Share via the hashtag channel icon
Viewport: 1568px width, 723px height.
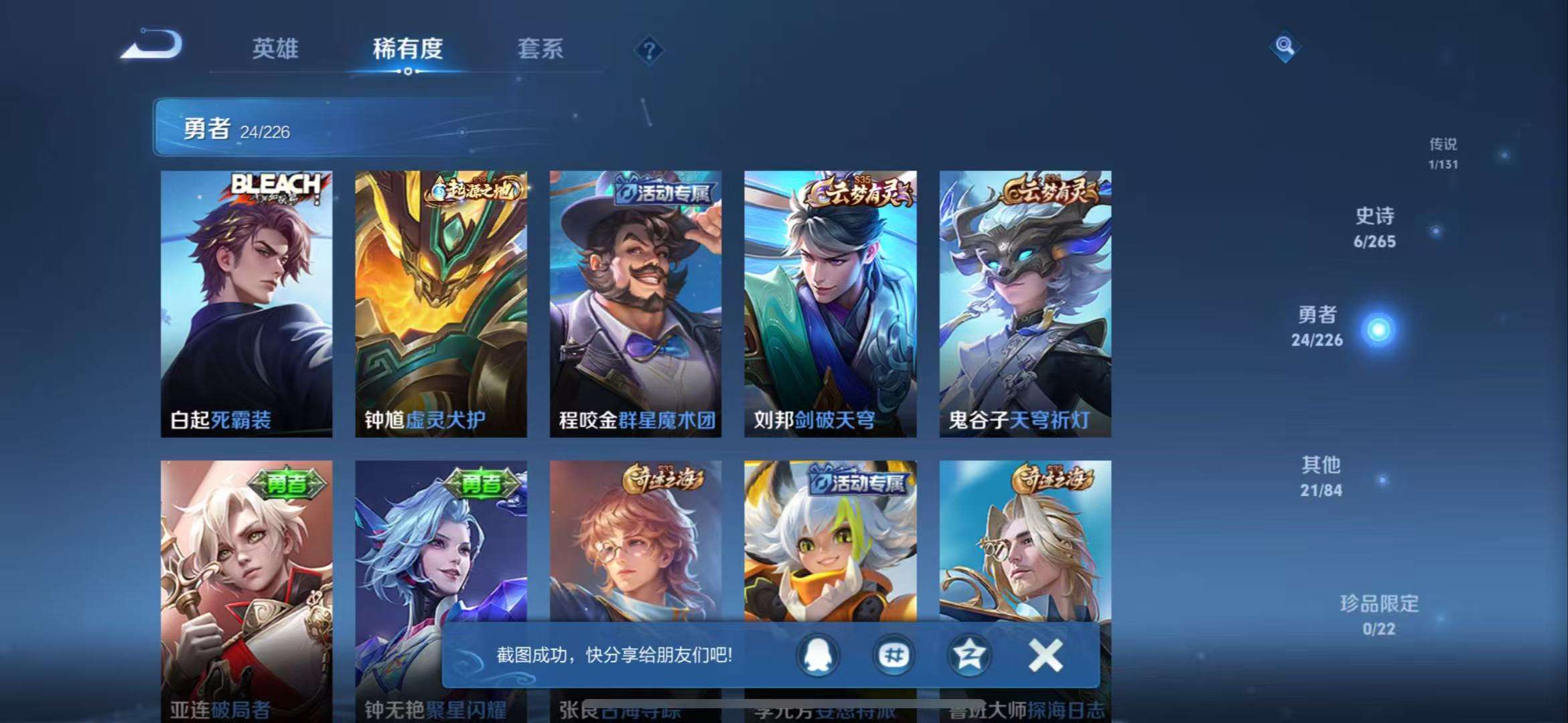(893, 657)
